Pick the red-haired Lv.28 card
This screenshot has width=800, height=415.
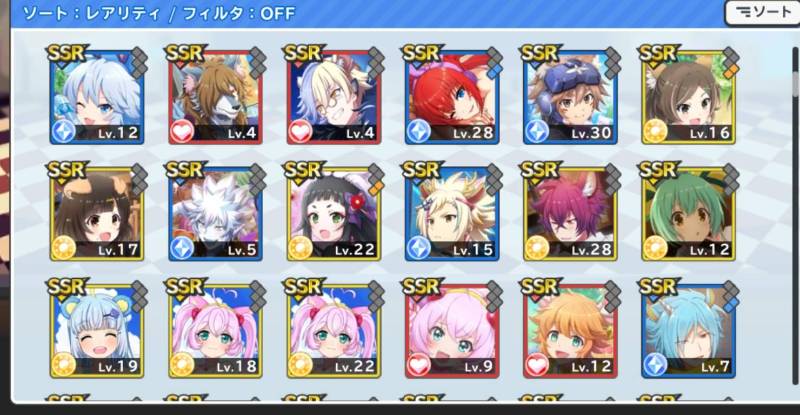pos(450,97)
